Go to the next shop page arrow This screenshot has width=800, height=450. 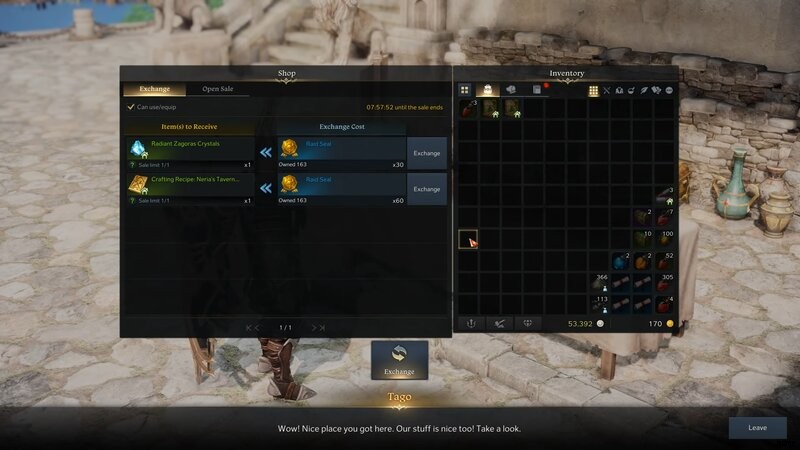318,327
